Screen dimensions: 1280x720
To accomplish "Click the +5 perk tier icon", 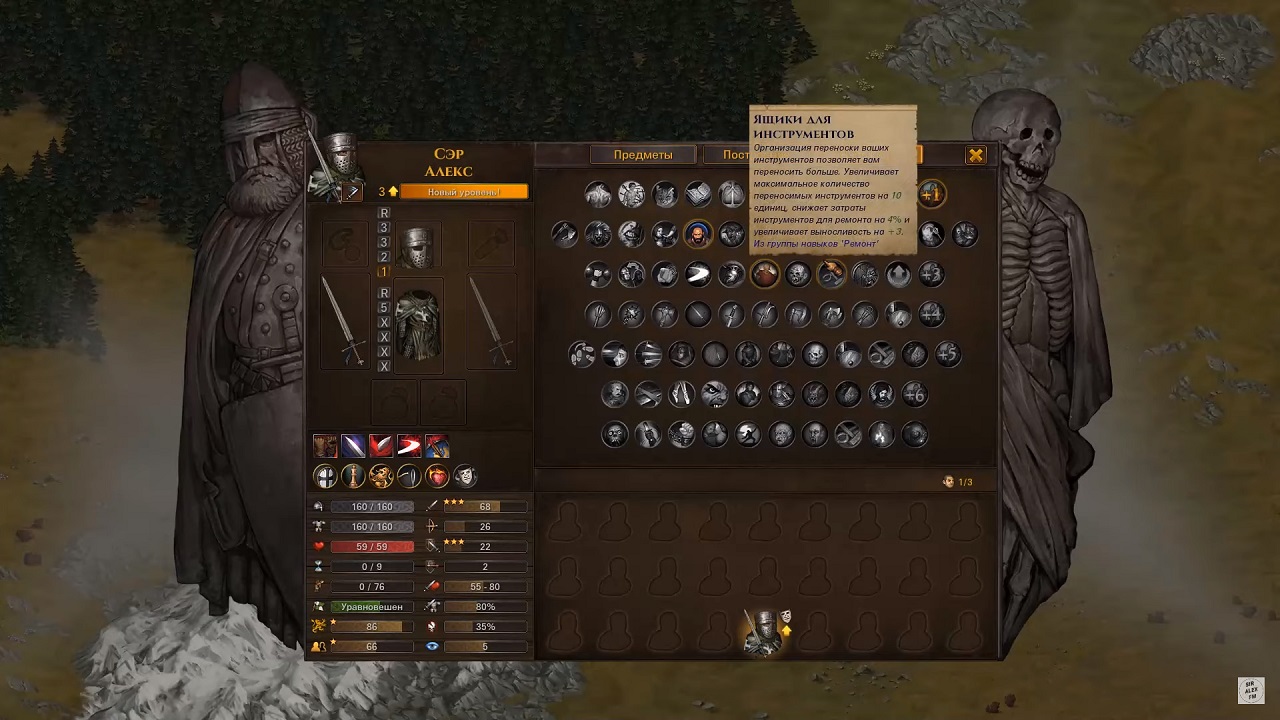I will point(947,354).
